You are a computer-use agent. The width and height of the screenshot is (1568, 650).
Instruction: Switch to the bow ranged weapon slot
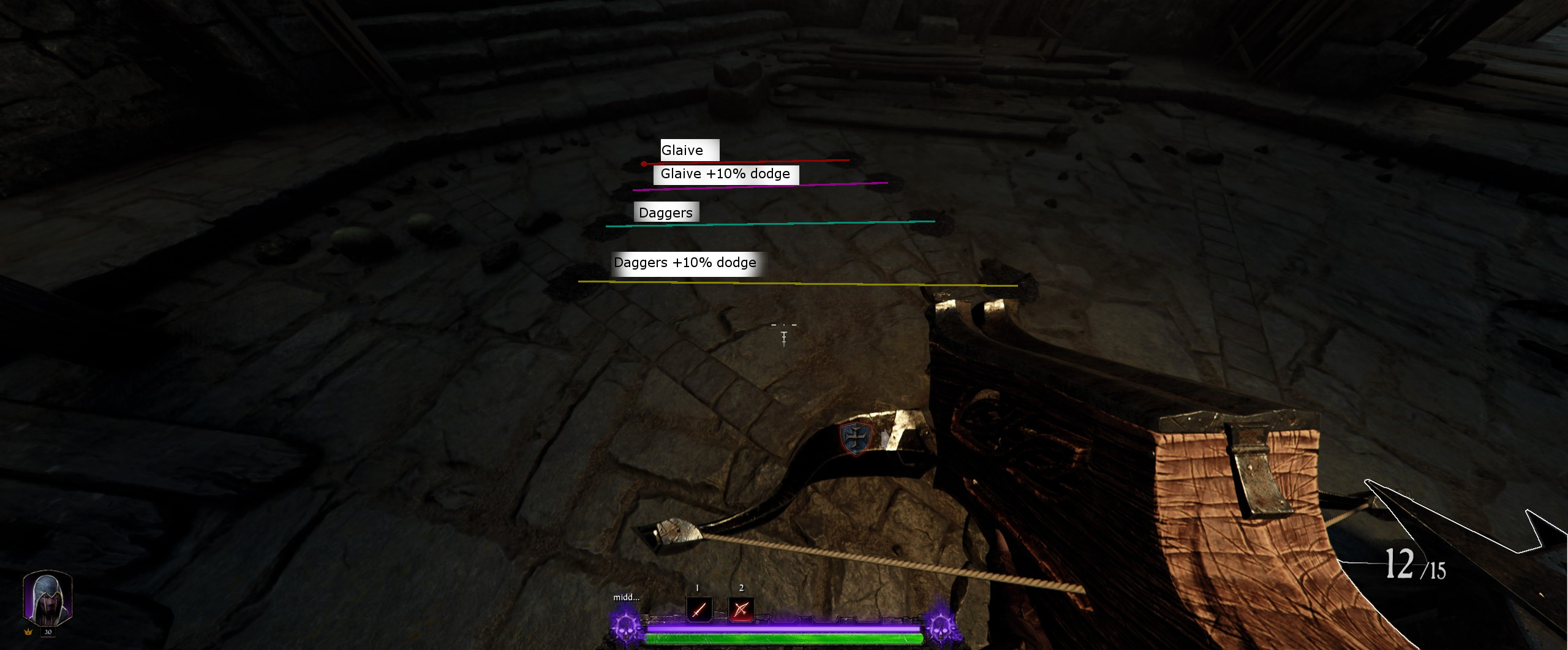click(x=741, y=609)
